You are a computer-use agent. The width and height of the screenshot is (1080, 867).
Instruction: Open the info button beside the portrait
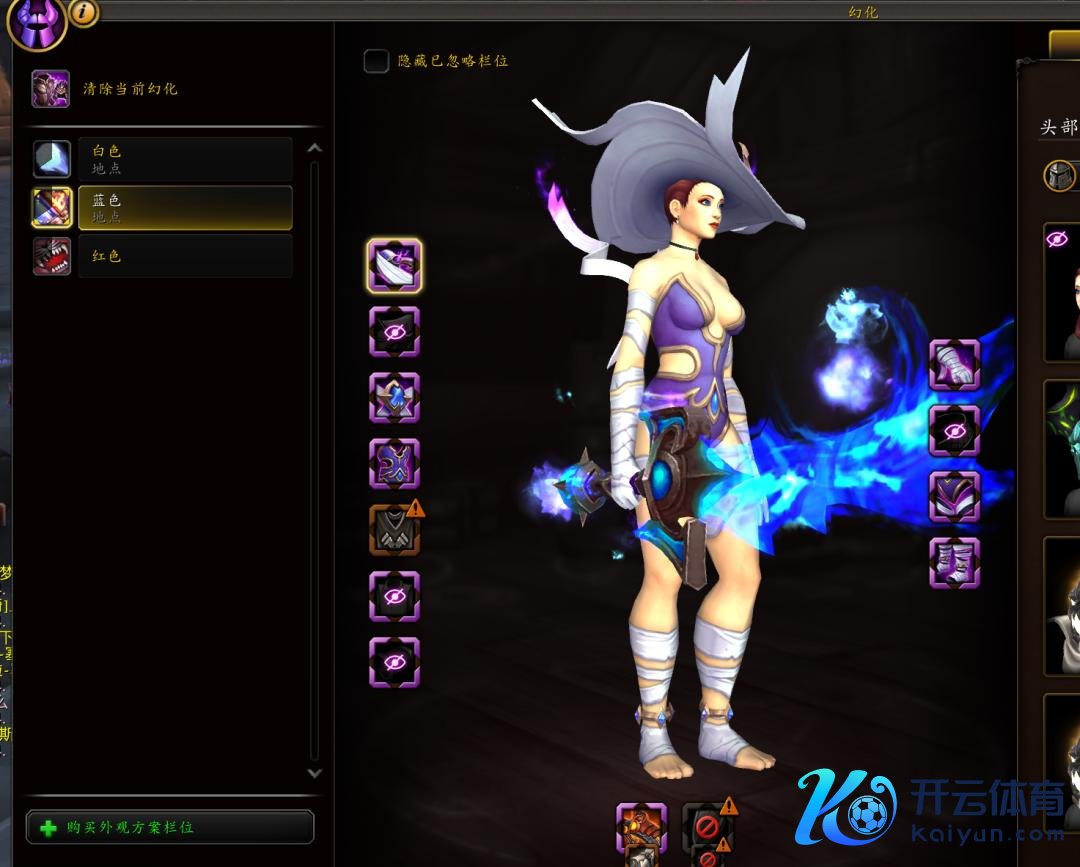[x=84, y=12]
